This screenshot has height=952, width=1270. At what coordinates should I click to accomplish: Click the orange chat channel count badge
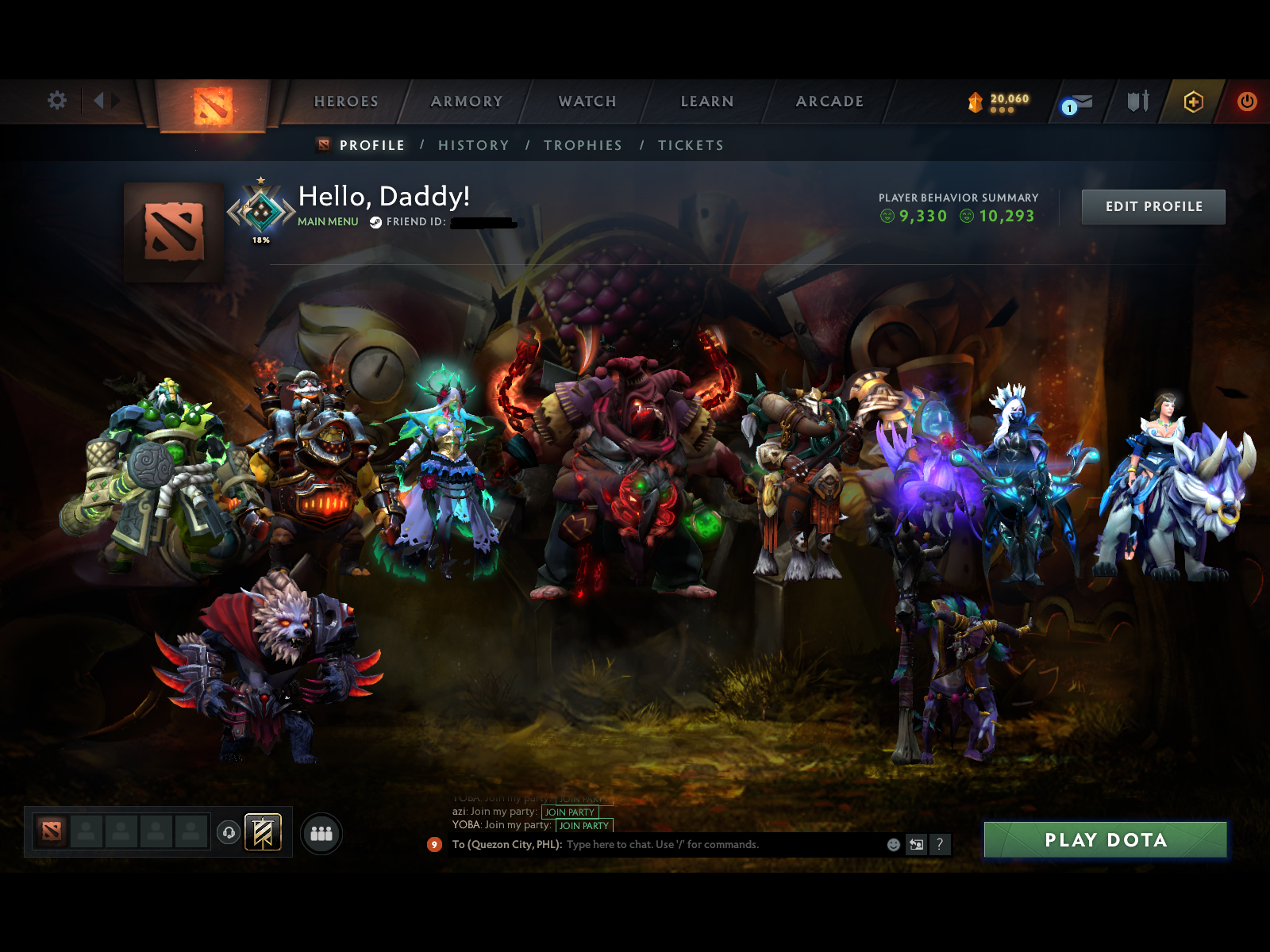(x=433, y=845)
